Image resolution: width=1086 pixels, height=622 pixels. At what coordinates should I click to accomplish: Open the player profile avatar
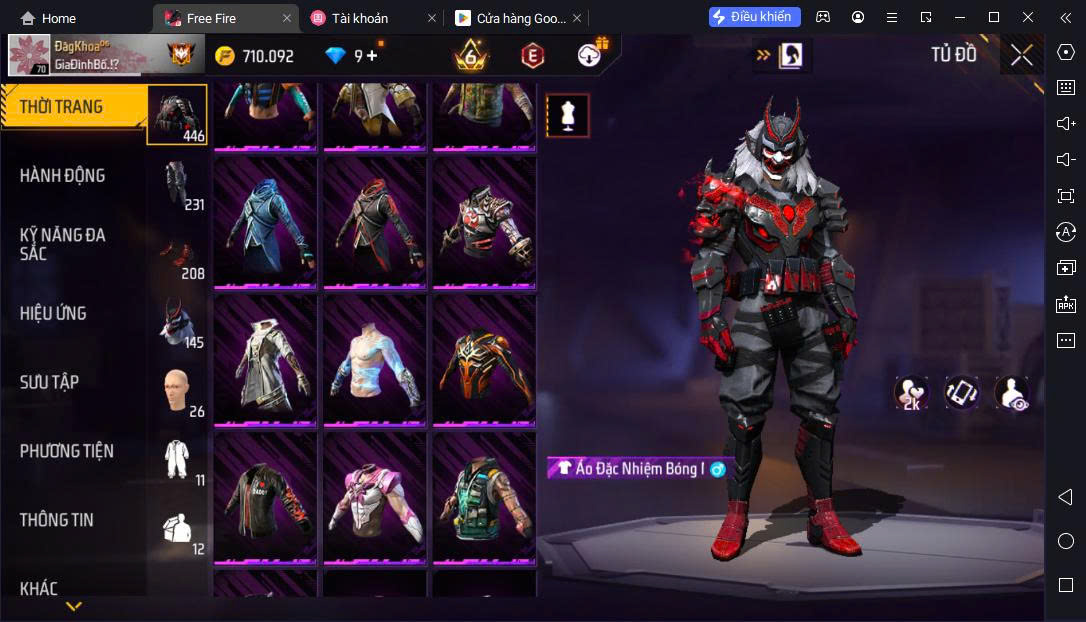[30, 56]
